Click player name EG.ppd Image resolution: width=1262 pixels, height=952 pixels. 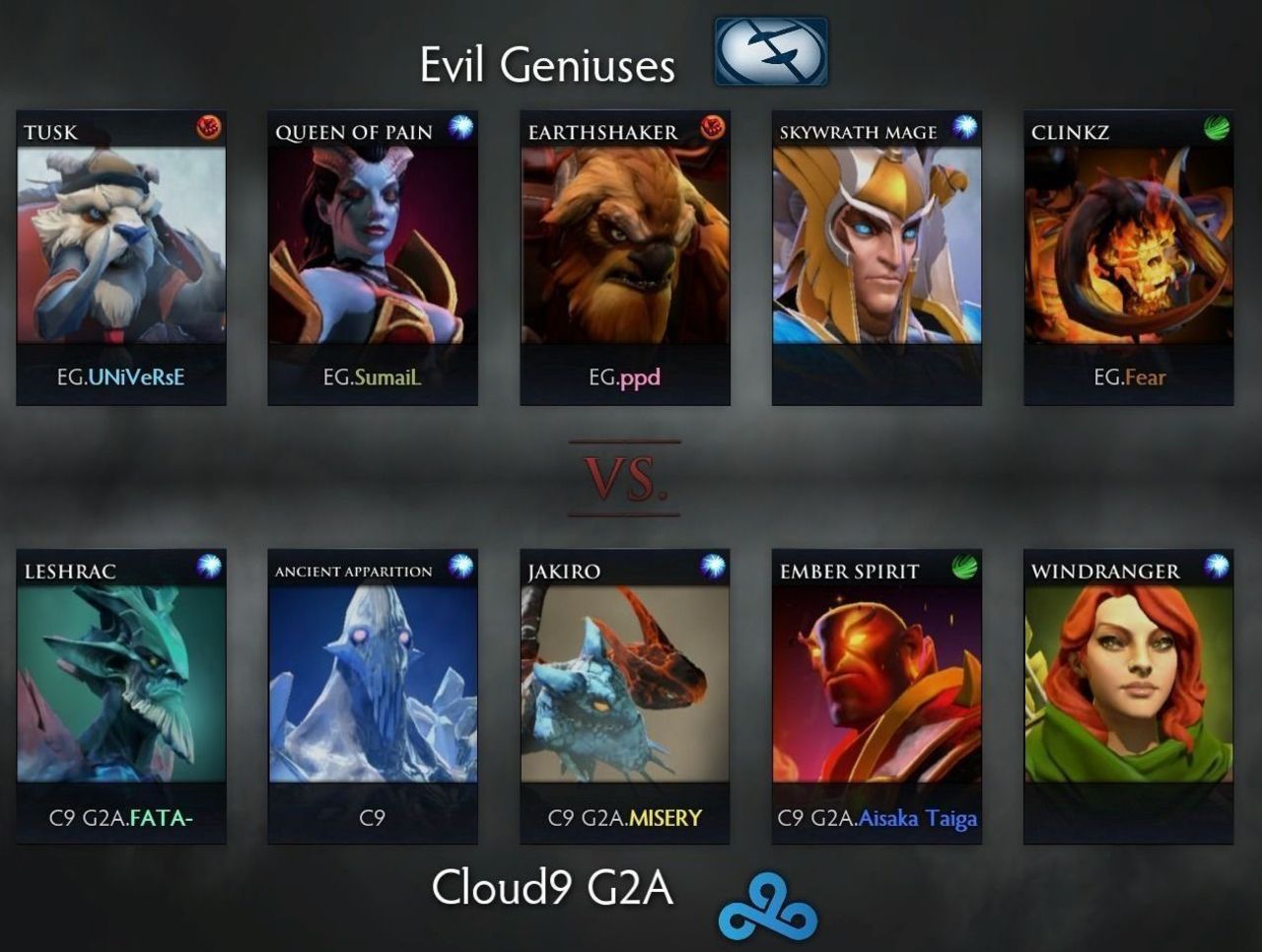click(625, 376)
